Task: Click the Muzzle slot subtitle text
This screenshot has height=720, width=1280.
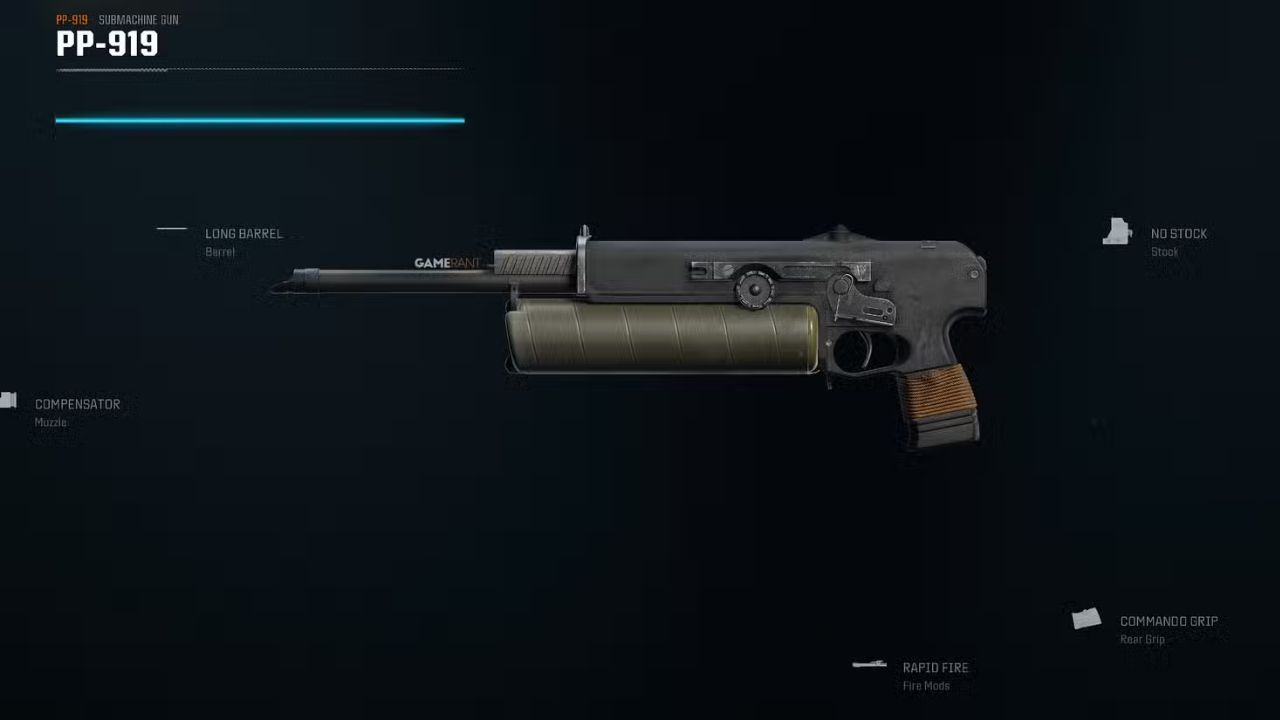Action: [x=48, y=422]
